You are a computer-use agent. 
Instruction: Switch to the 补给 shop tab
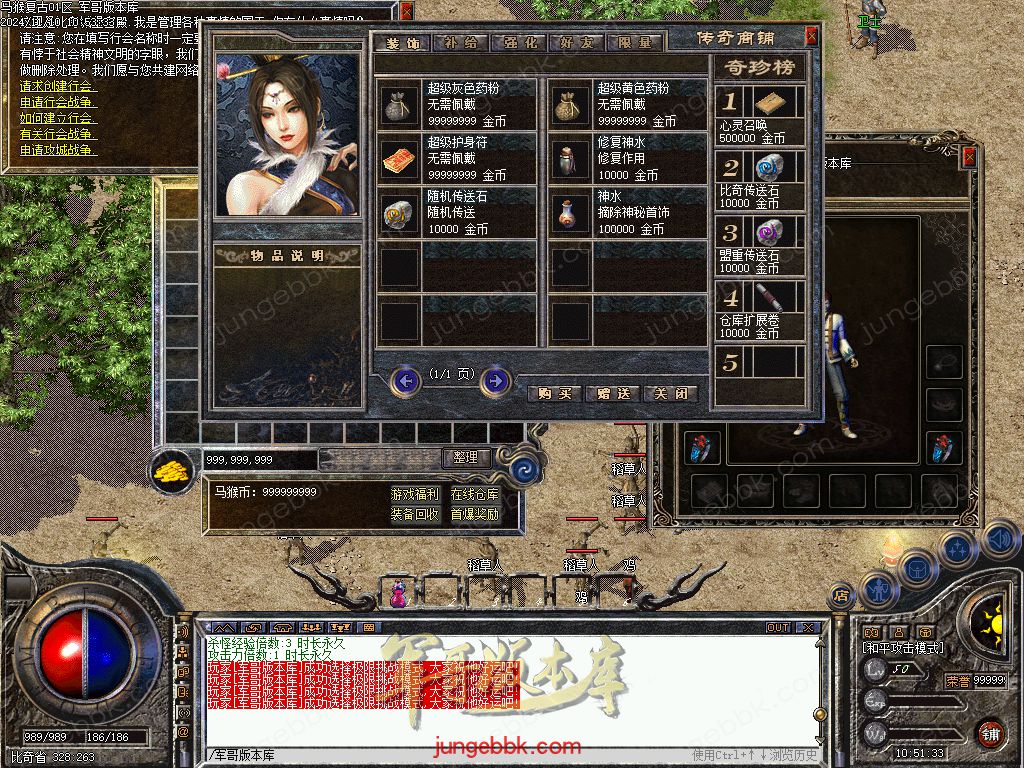[462, 43]
